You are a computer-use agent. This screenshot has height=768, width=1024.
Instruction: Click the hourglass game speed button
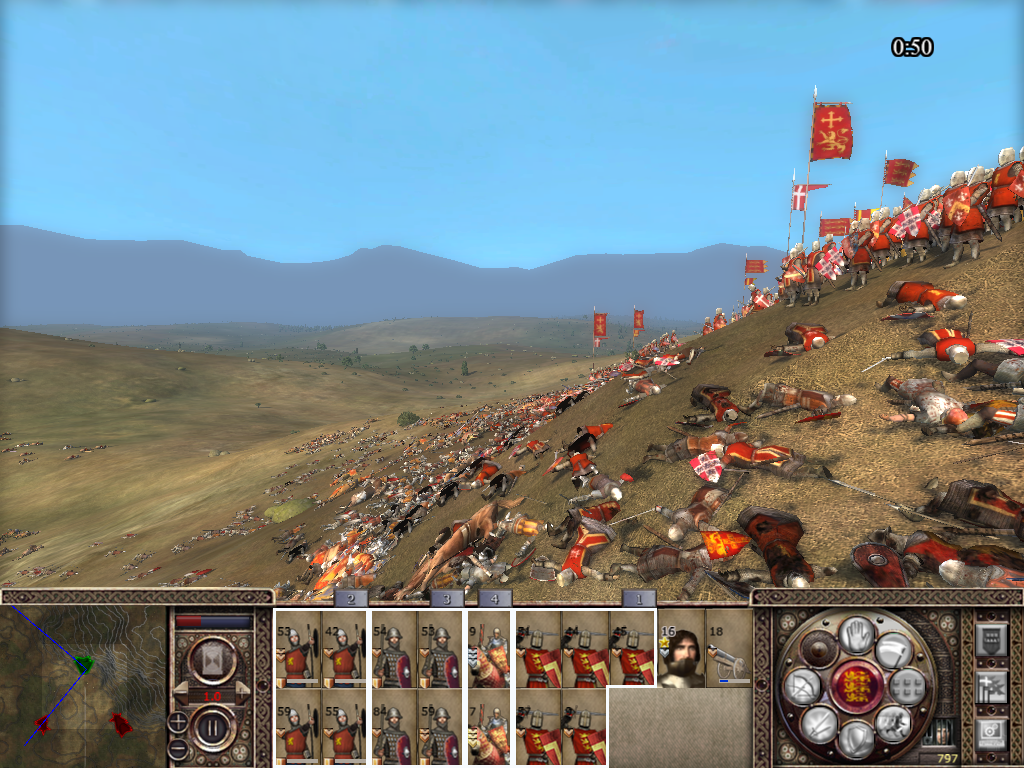click(x=212, y=661)
